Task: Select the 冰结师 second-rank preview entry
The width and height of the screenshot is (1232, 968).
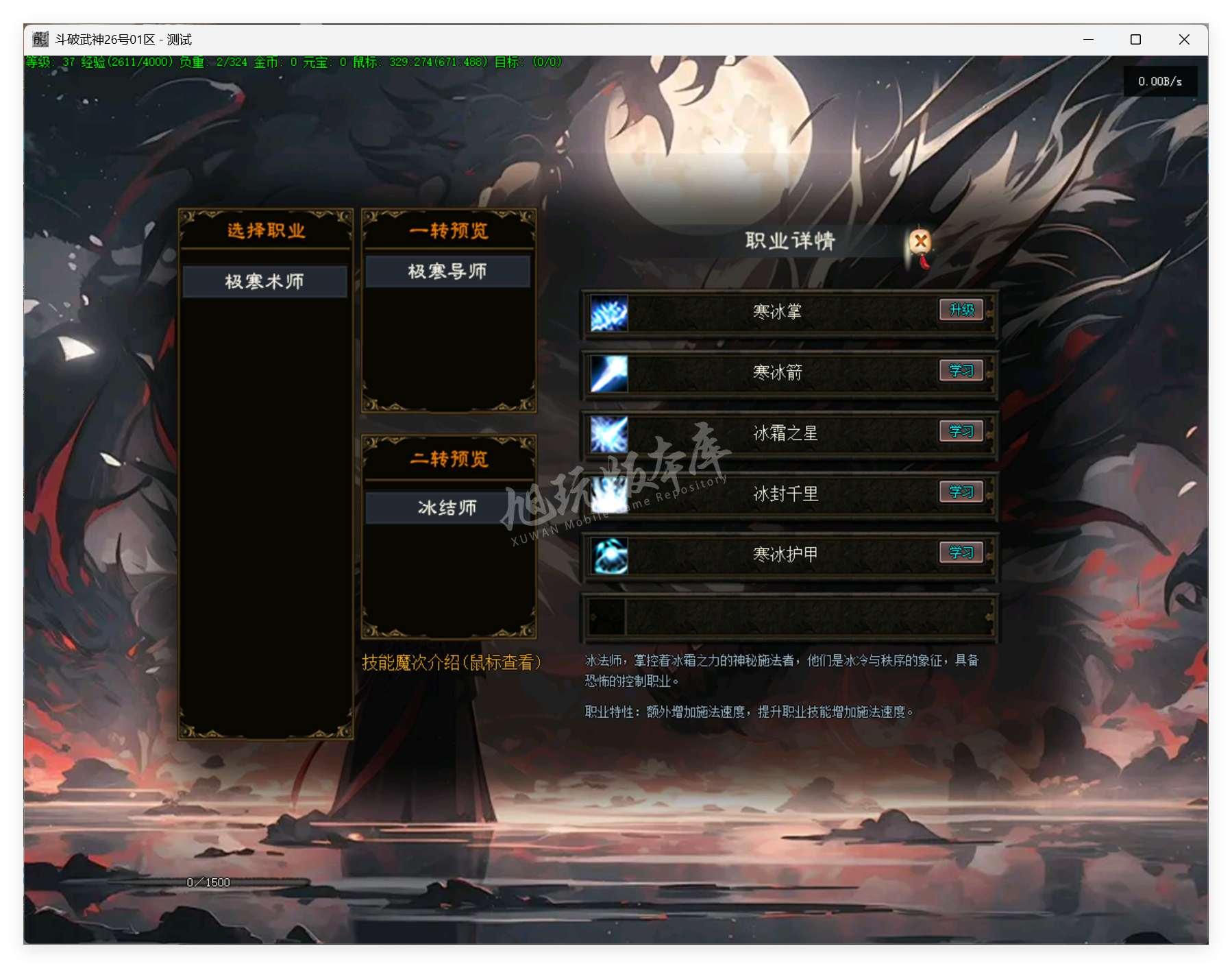Action: pos(447,508)
